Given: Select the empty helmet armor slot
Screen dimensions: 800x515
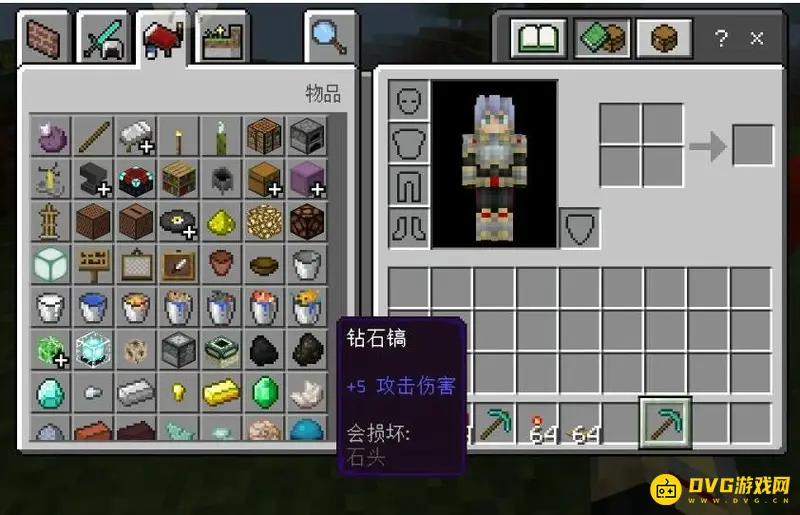Looking at the screenshot, I should coord(408,101).
